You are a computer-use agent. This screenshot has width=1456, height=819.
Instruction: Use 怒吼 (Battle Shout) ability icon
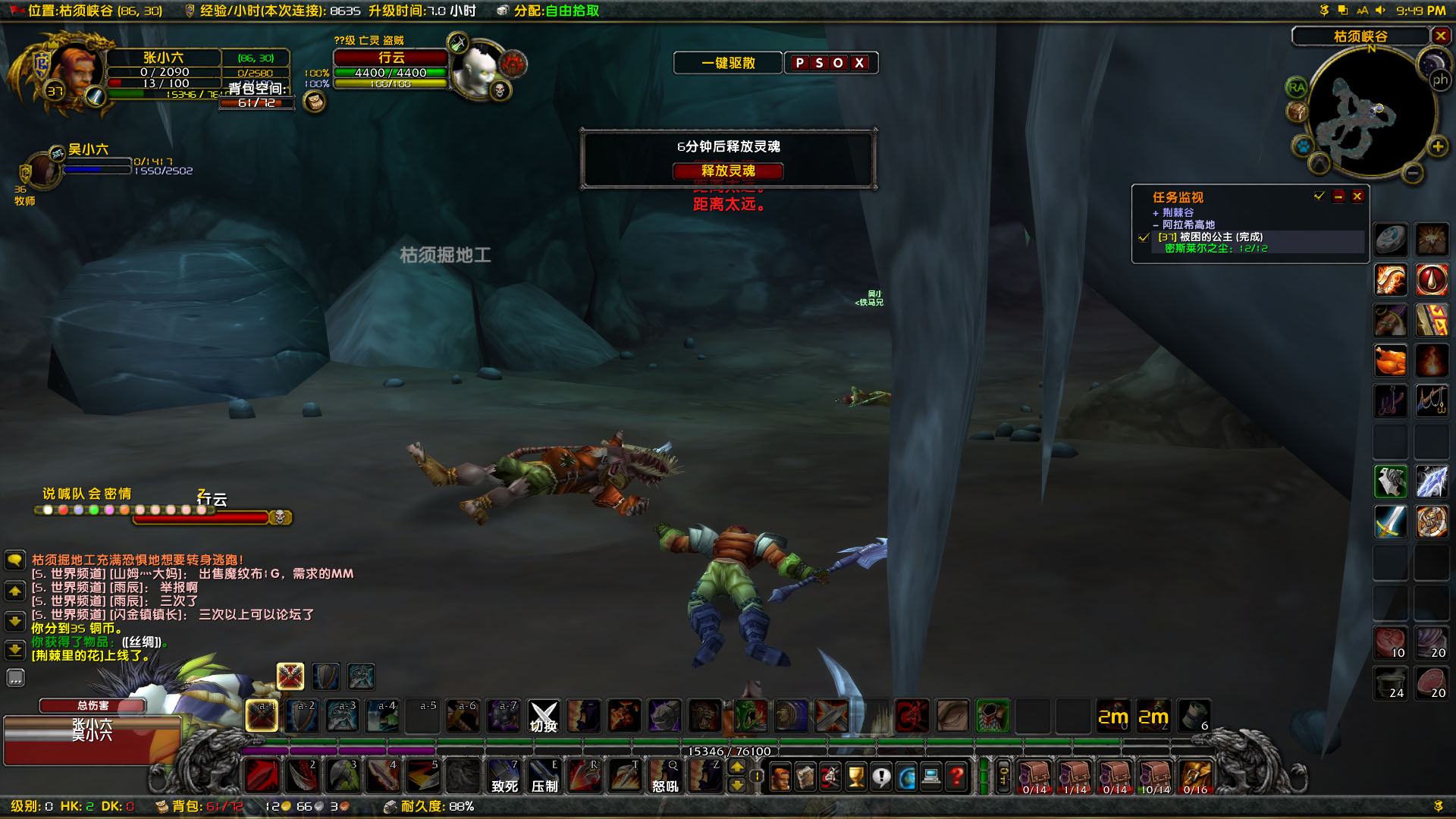coord(665,776)
